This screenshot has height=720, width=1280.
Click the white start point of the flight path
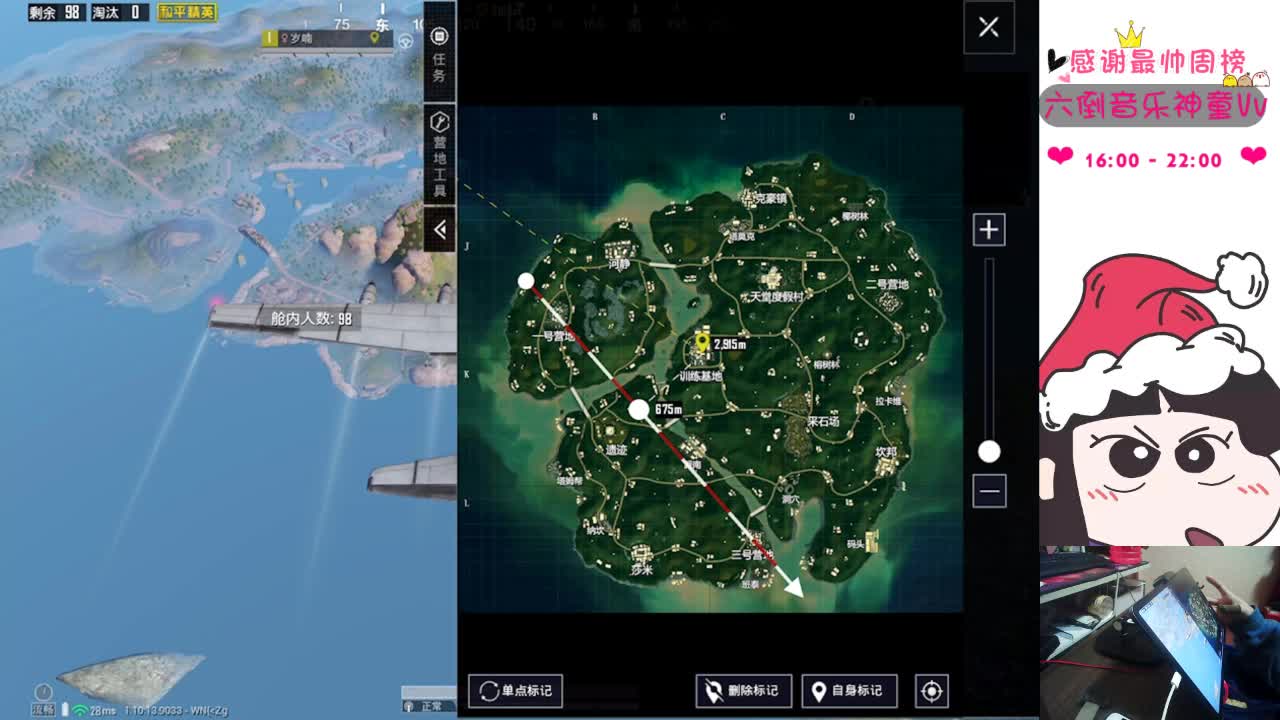coord(526,281)
